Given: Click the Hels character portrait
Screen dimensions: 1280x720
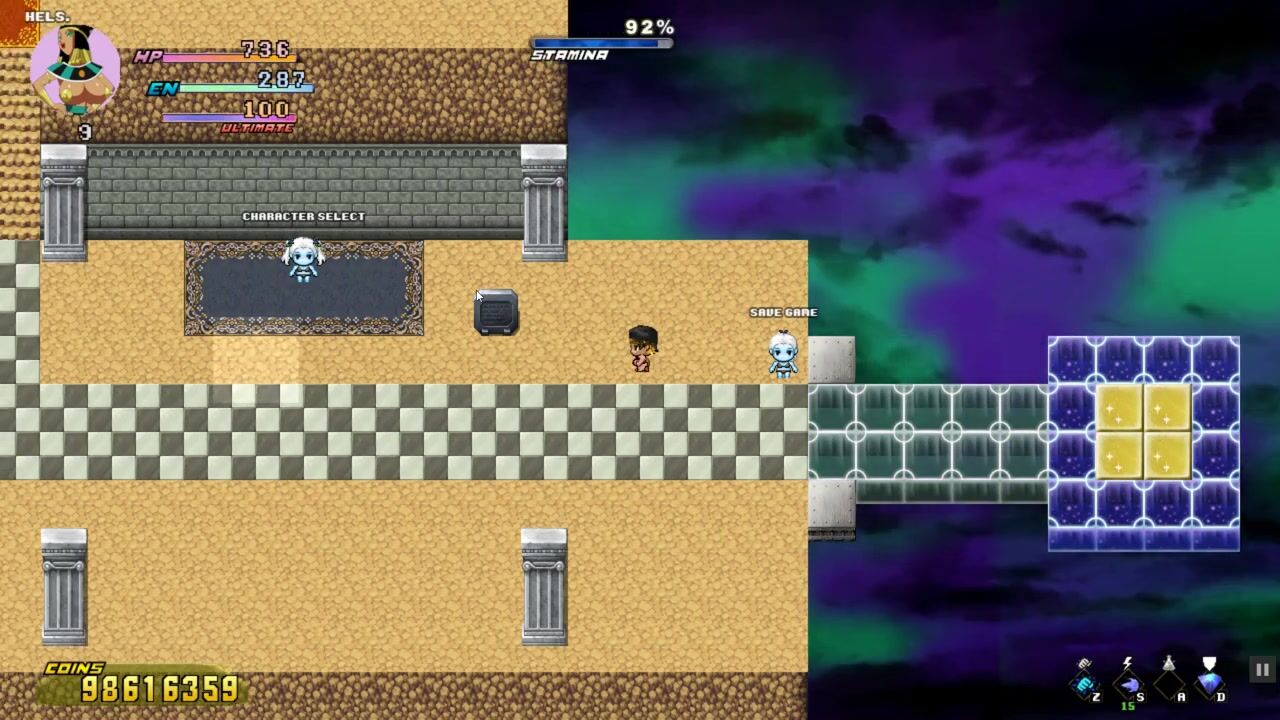Looking at the screenshot, I should (74, 68).
